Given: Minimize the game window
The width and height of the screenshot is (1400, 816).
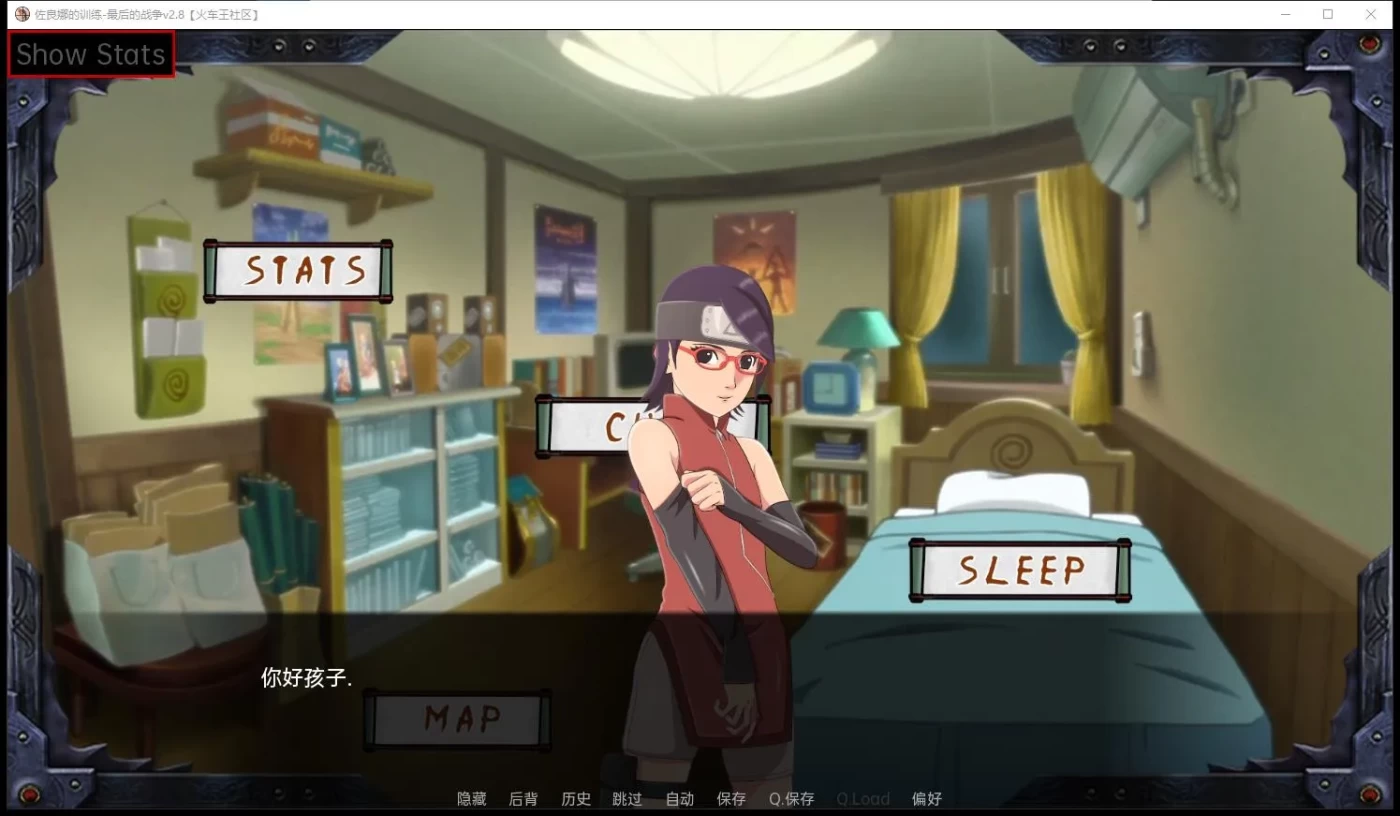Looking at the screenshot, I should click(1284, 14).
